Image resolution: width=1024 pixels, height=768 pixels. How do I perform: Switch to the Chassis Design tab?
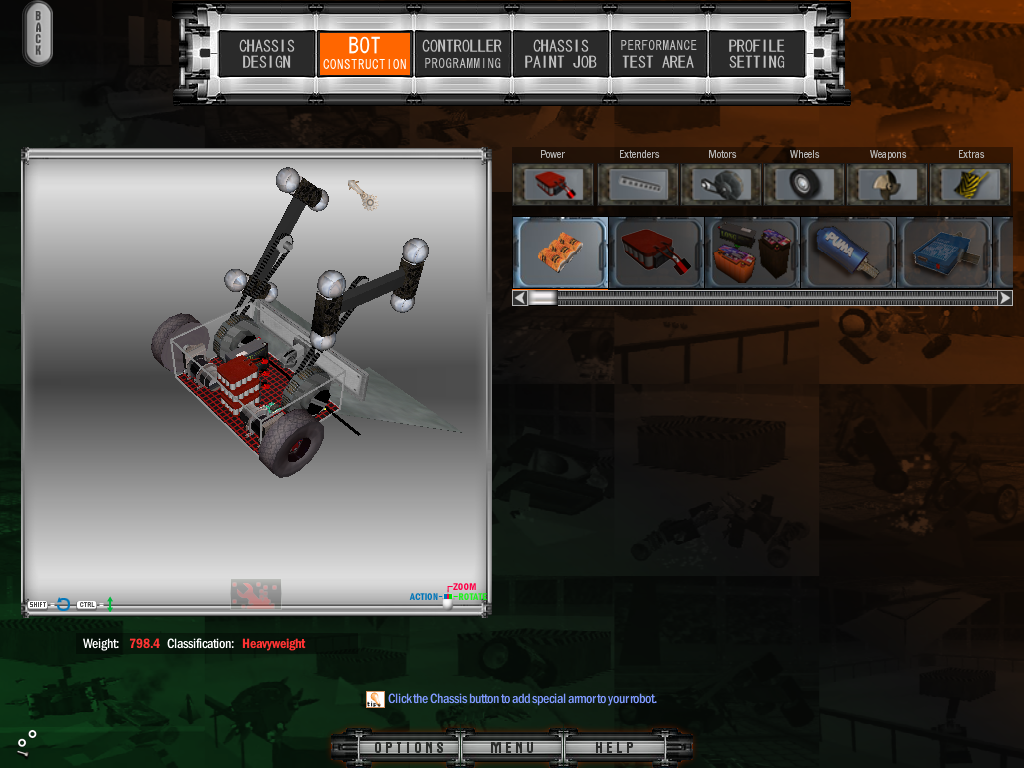pyautogui.click(x=267, y=54)
